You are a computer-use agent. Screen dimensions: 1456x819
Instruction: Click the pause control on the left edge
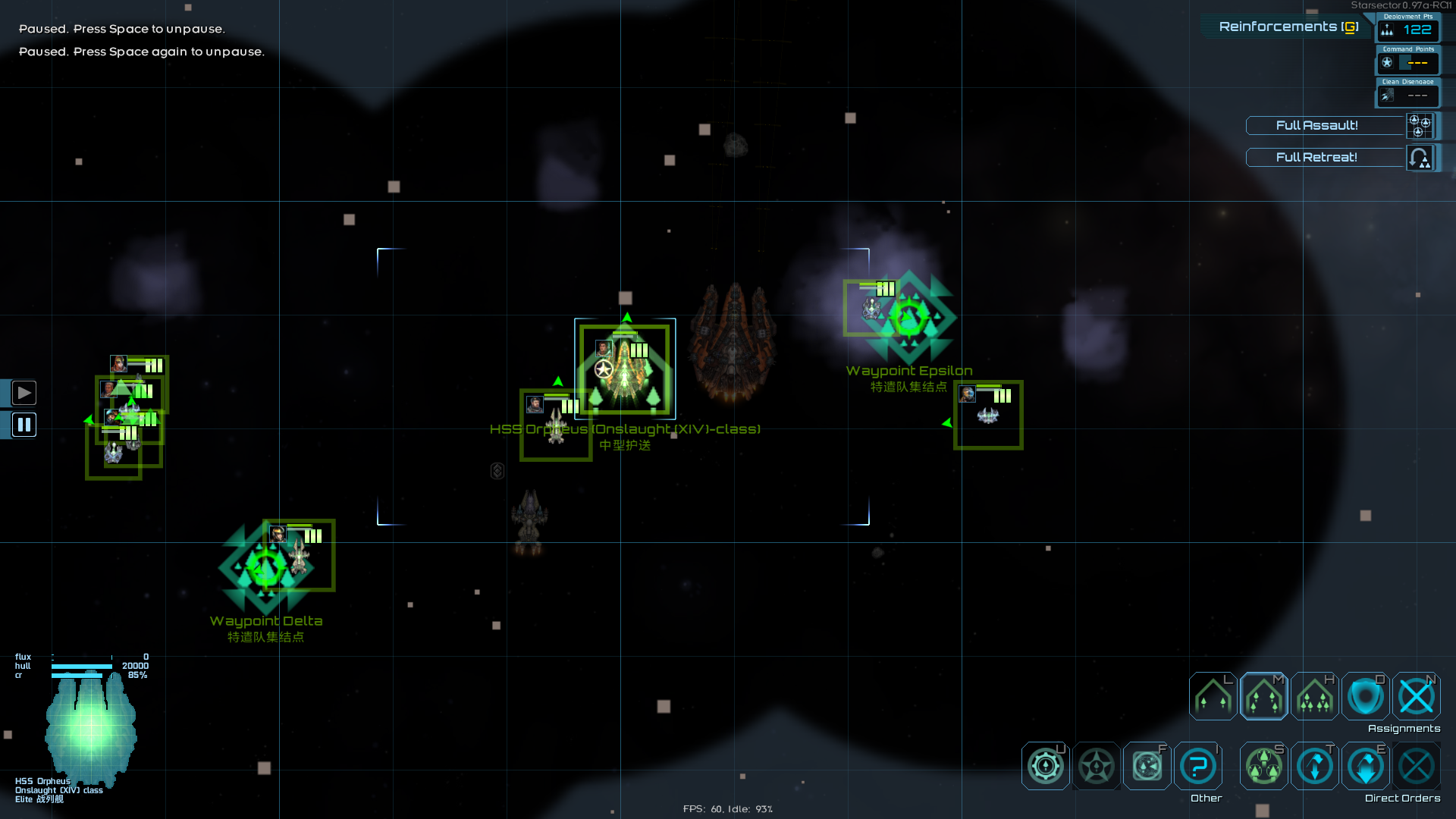(x=24, y=425)
